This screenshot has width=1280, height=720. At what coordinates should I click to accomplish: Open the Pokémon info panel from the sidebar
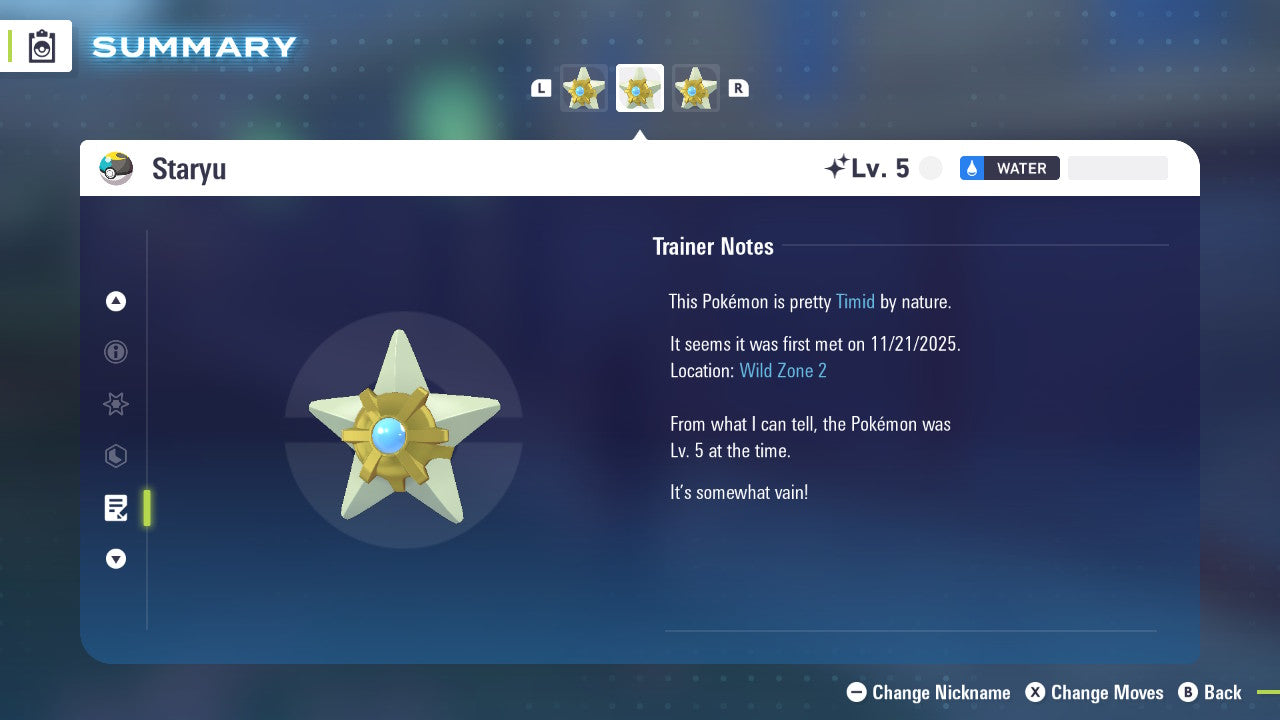(x=116, y=352)
